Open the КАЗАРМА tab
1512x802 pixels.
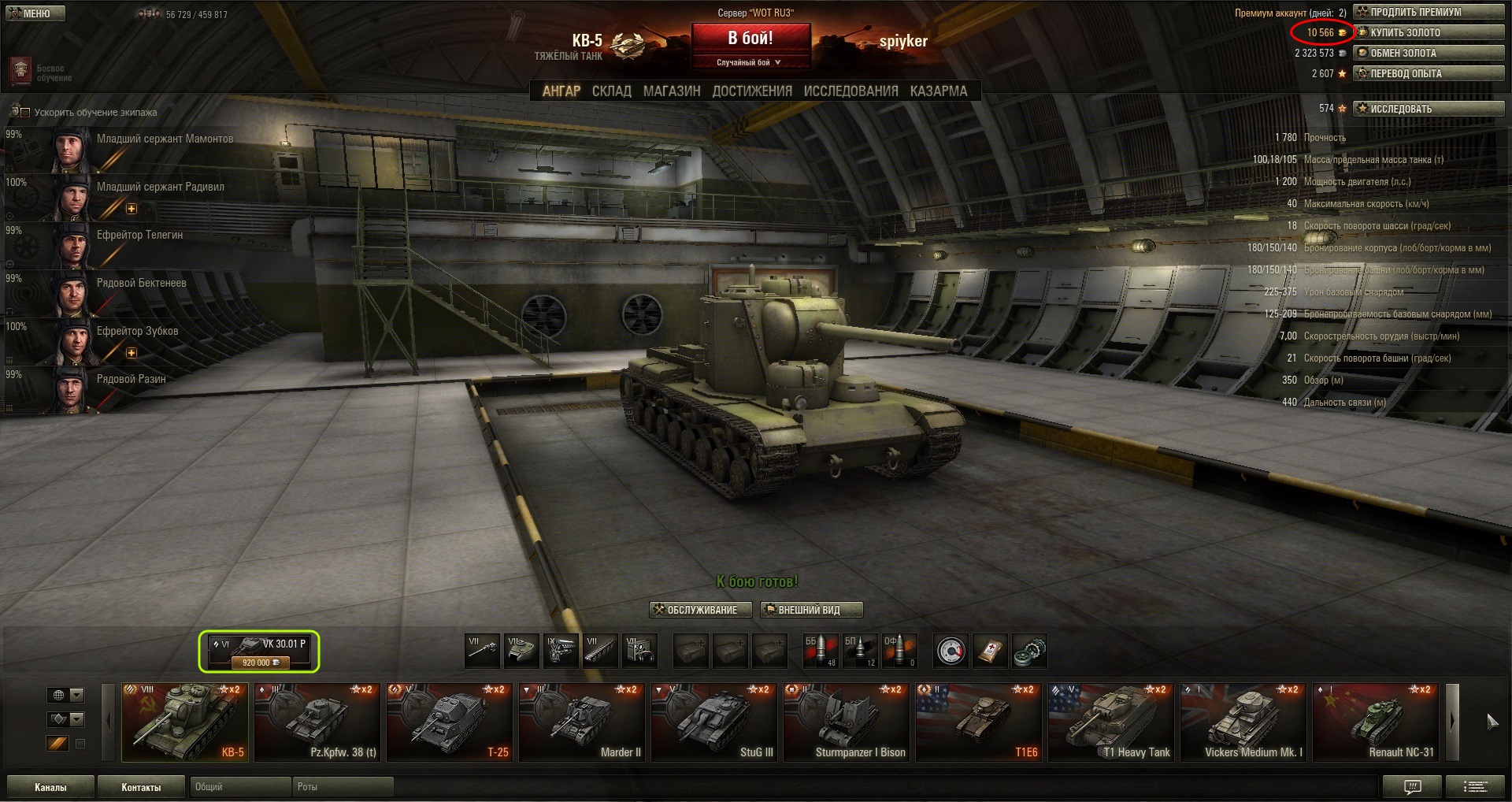tap(938, 91)
